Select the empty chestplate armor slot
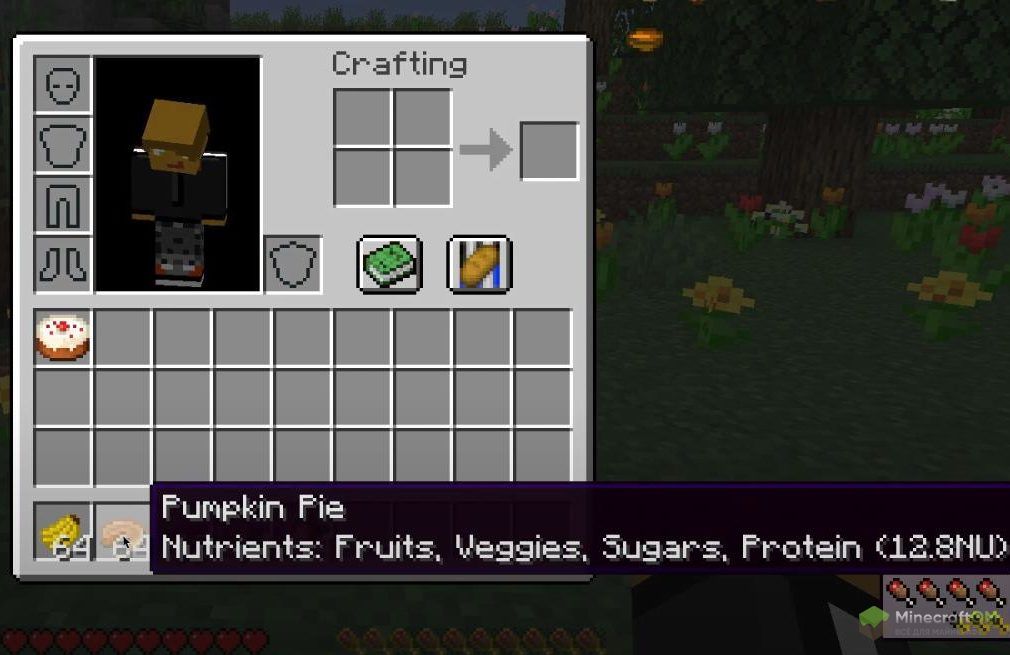The image size is (1010, 655). [x=63, y=144]
